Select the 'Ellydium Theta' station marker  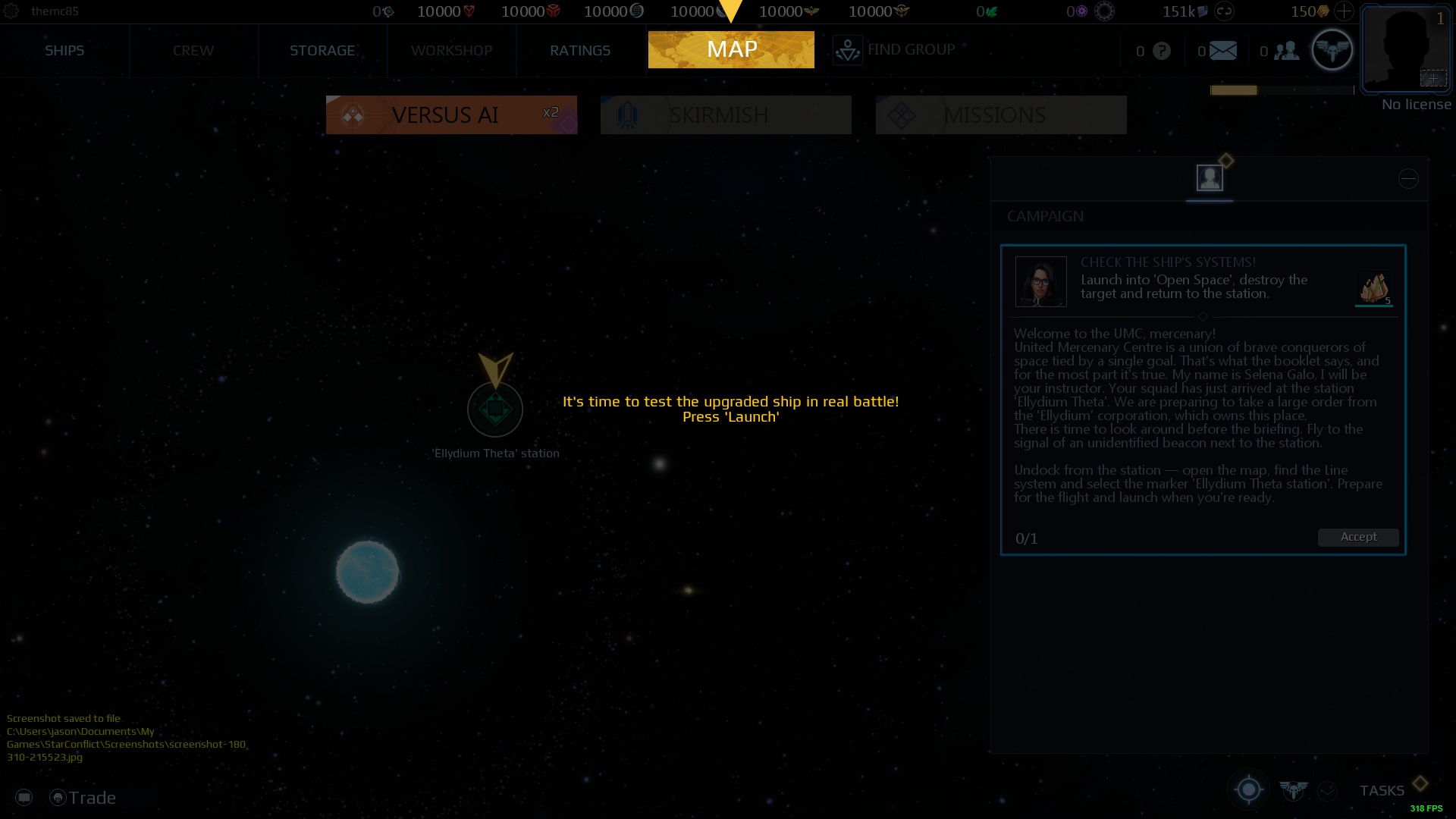click(x=495, y=409)
